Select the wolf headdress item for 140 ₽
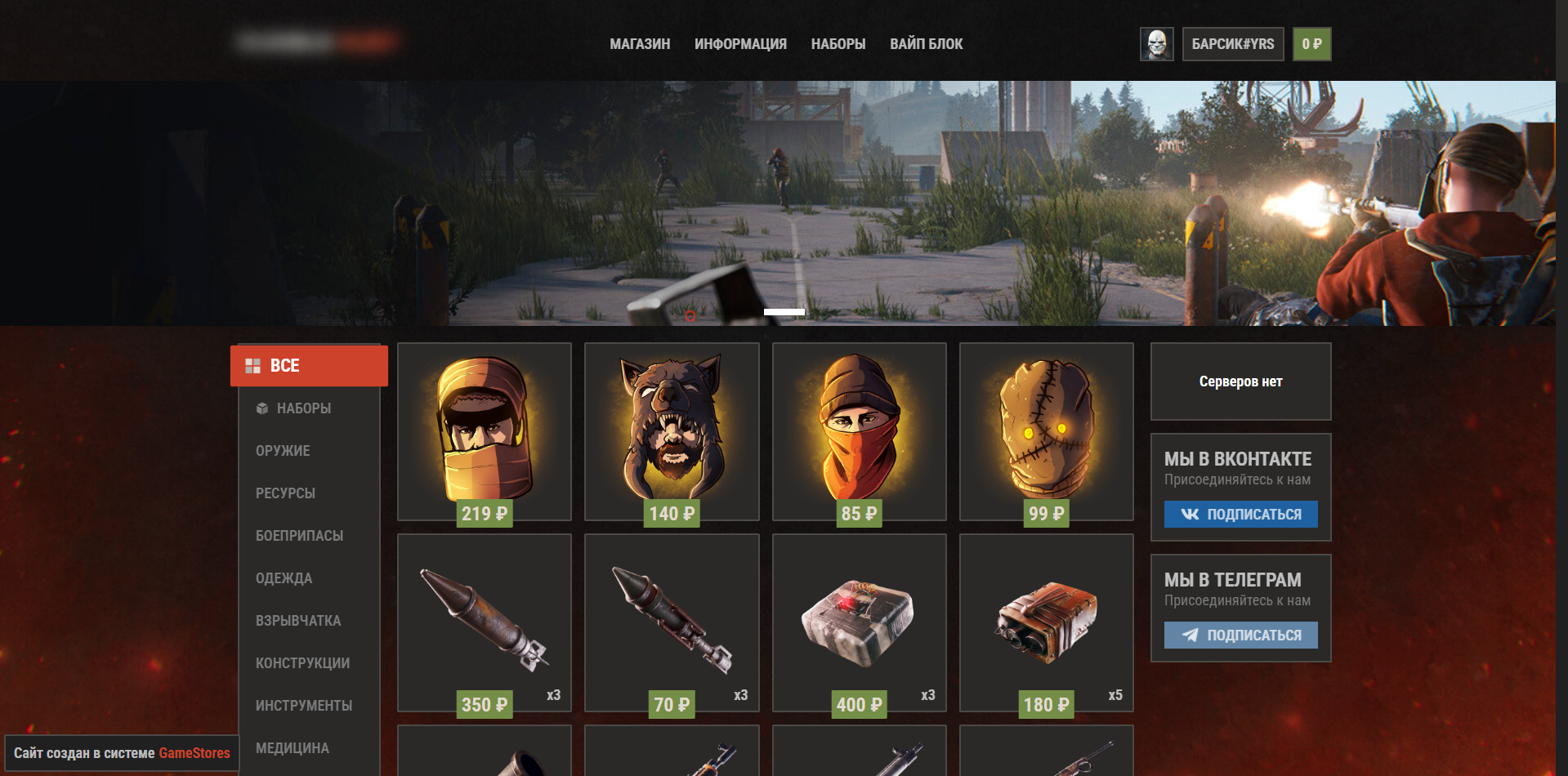 pyautogui.click(x=672, y=430)
